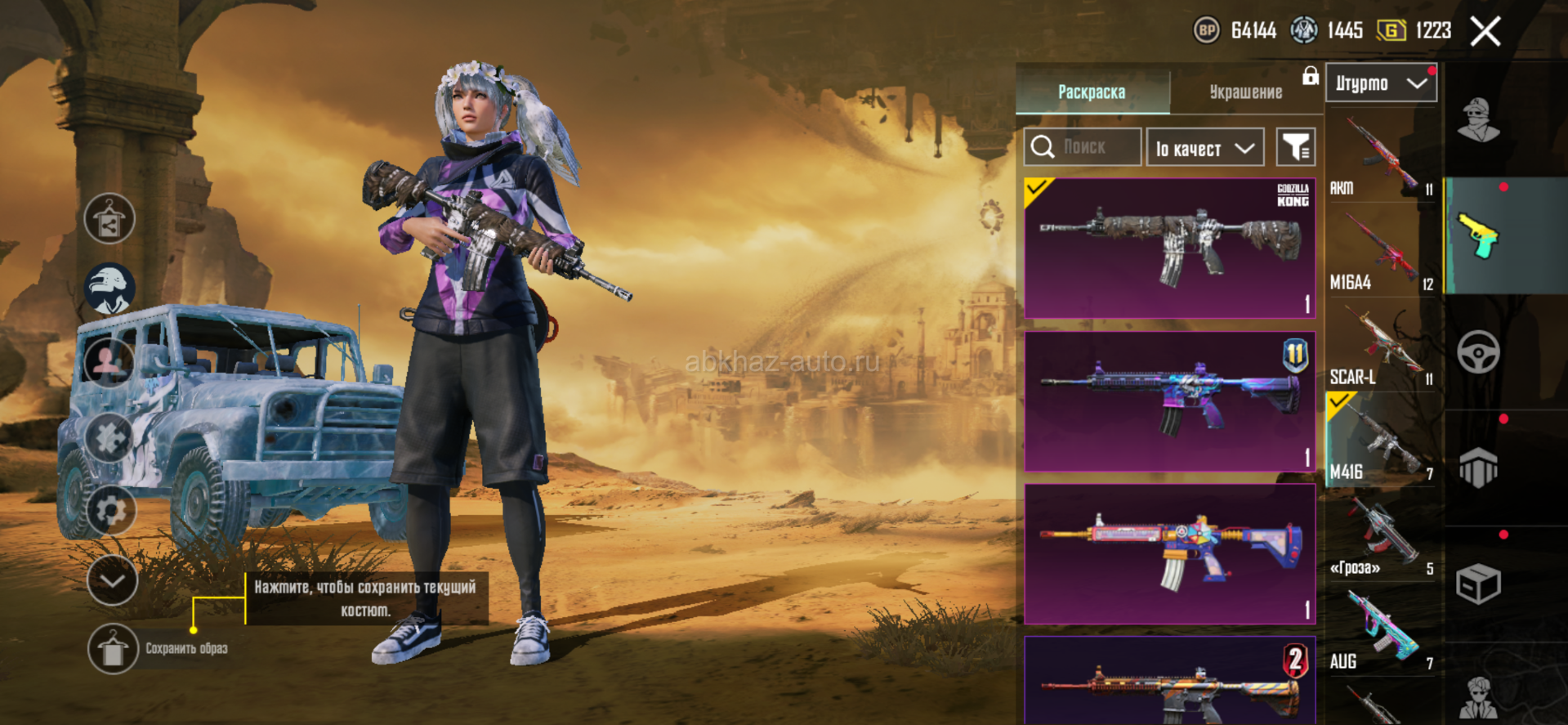The height and width of the screenshot is (725, 1568).
Task: Pick the «Гроза» weapon entry
Action: (1381, 536)
